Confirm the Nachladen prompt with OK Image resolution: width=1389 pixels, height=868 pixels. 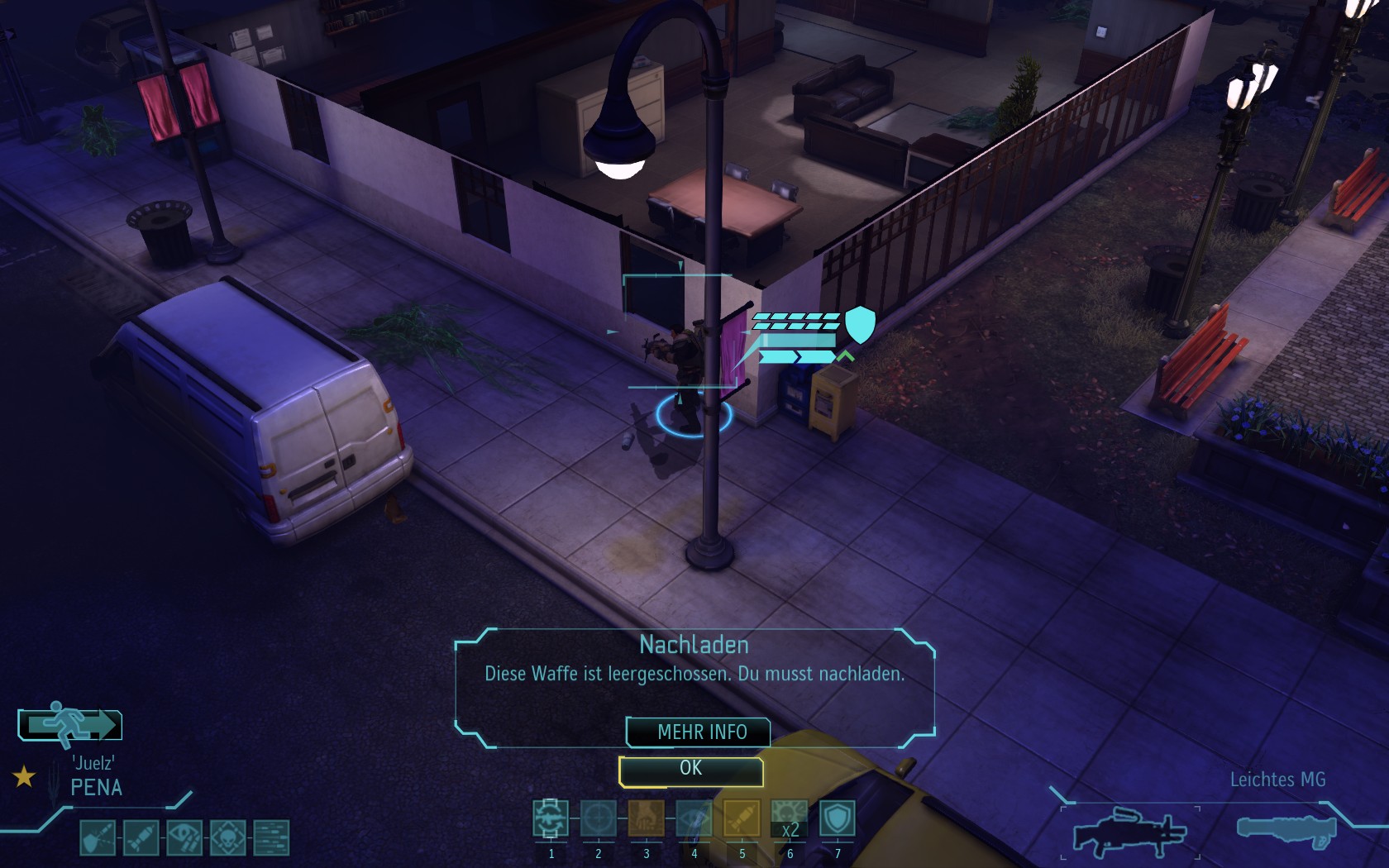[x=690, y=770]
